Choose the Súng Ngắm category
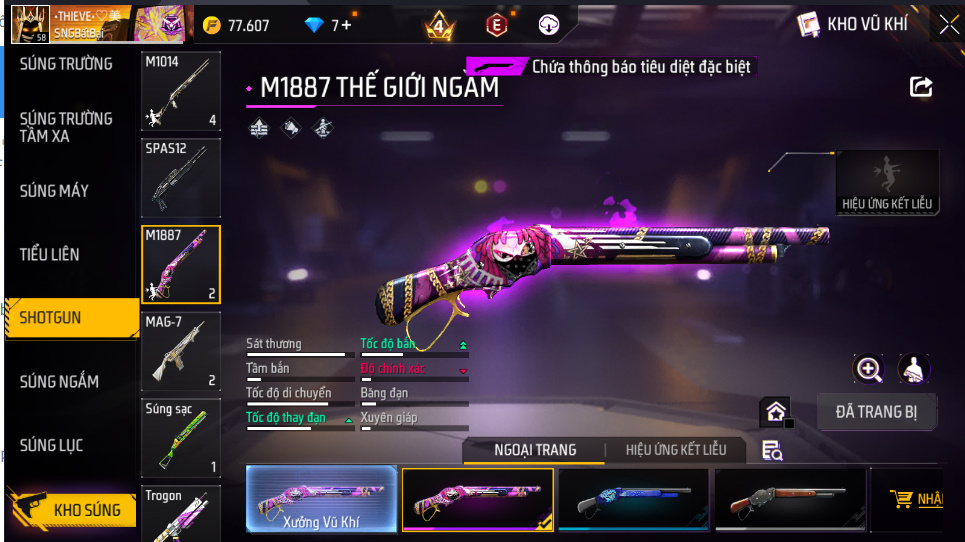Viewport: 965px width, 542px height. point(59,381)
